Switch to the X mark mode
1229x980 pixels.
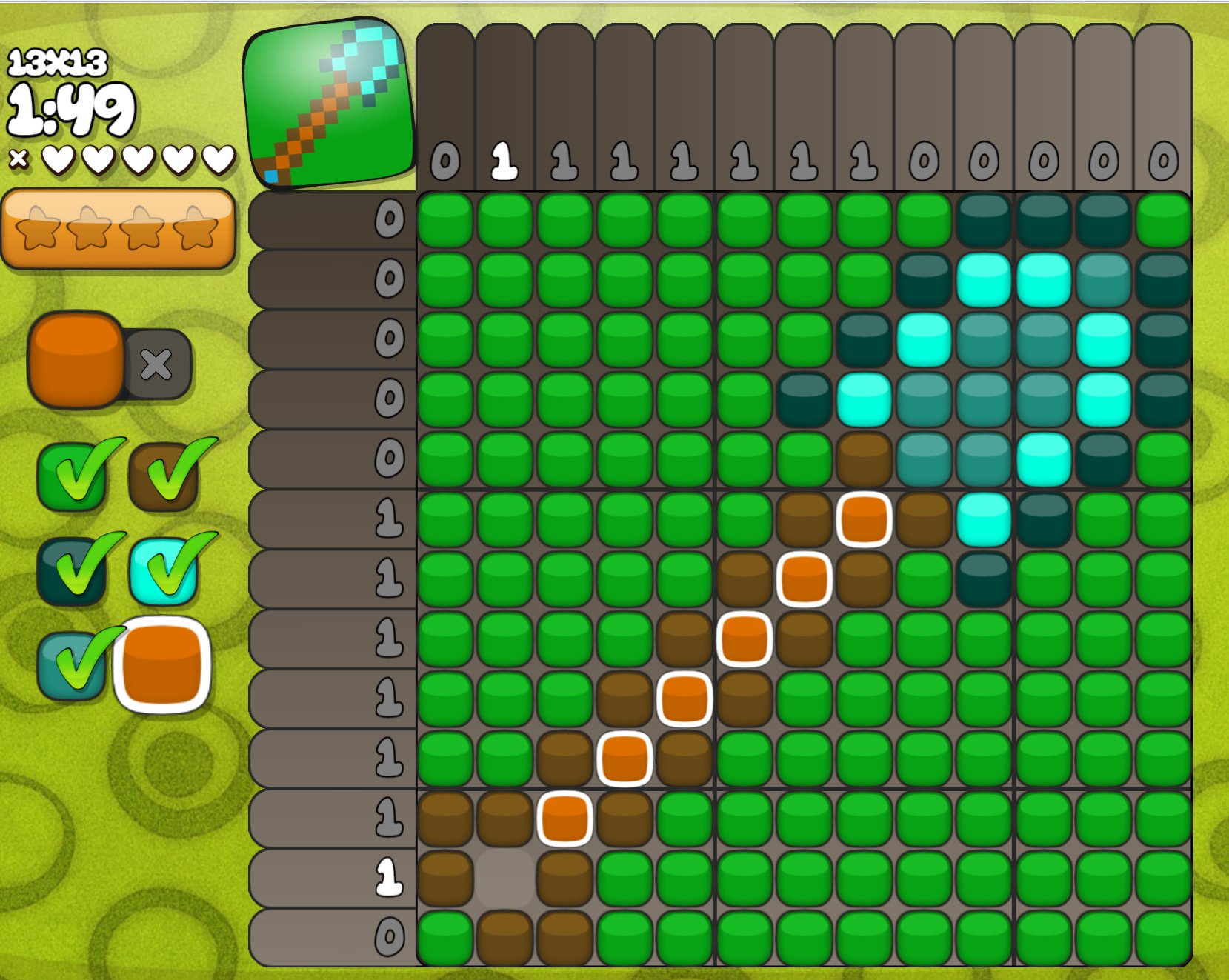coord(156,364)
